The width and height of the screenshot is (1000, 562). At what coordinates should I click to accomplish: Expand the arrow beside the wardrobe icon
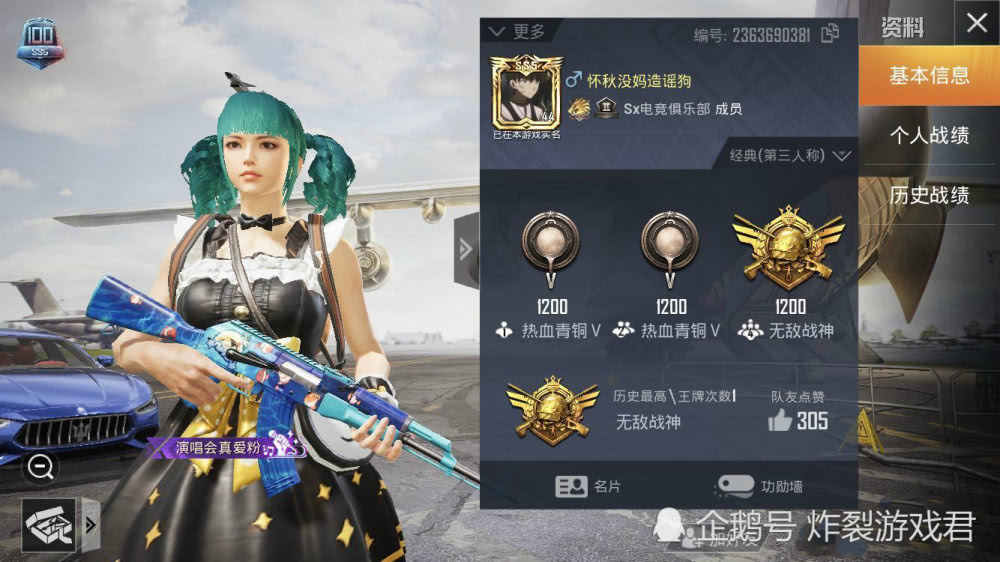point(89,526)
